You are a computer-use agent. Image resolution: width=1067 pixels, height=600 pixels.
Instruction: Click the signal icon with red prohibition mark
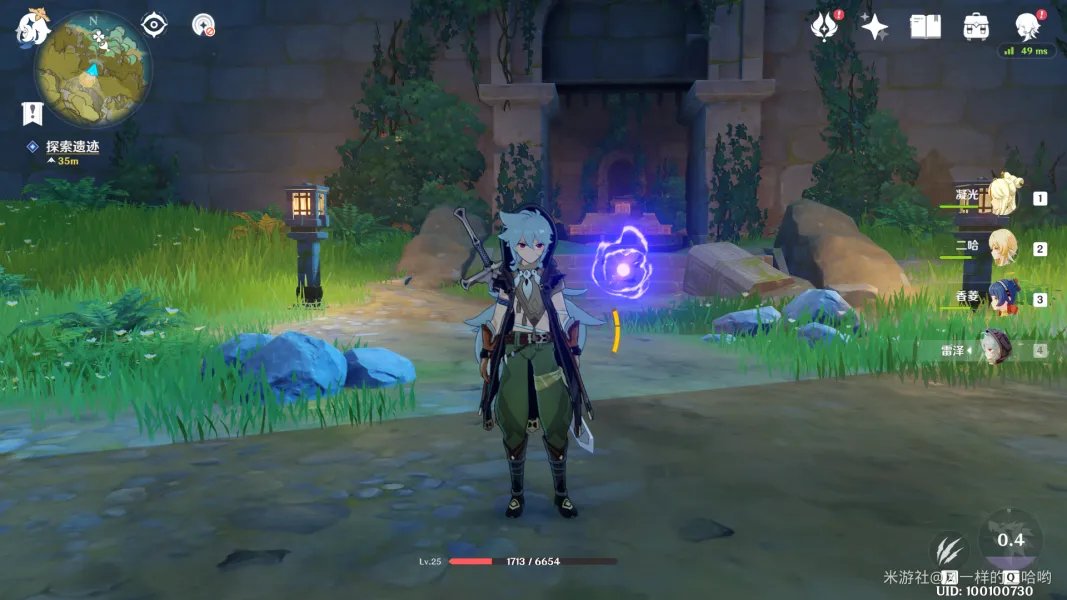(x=203, y=25)
